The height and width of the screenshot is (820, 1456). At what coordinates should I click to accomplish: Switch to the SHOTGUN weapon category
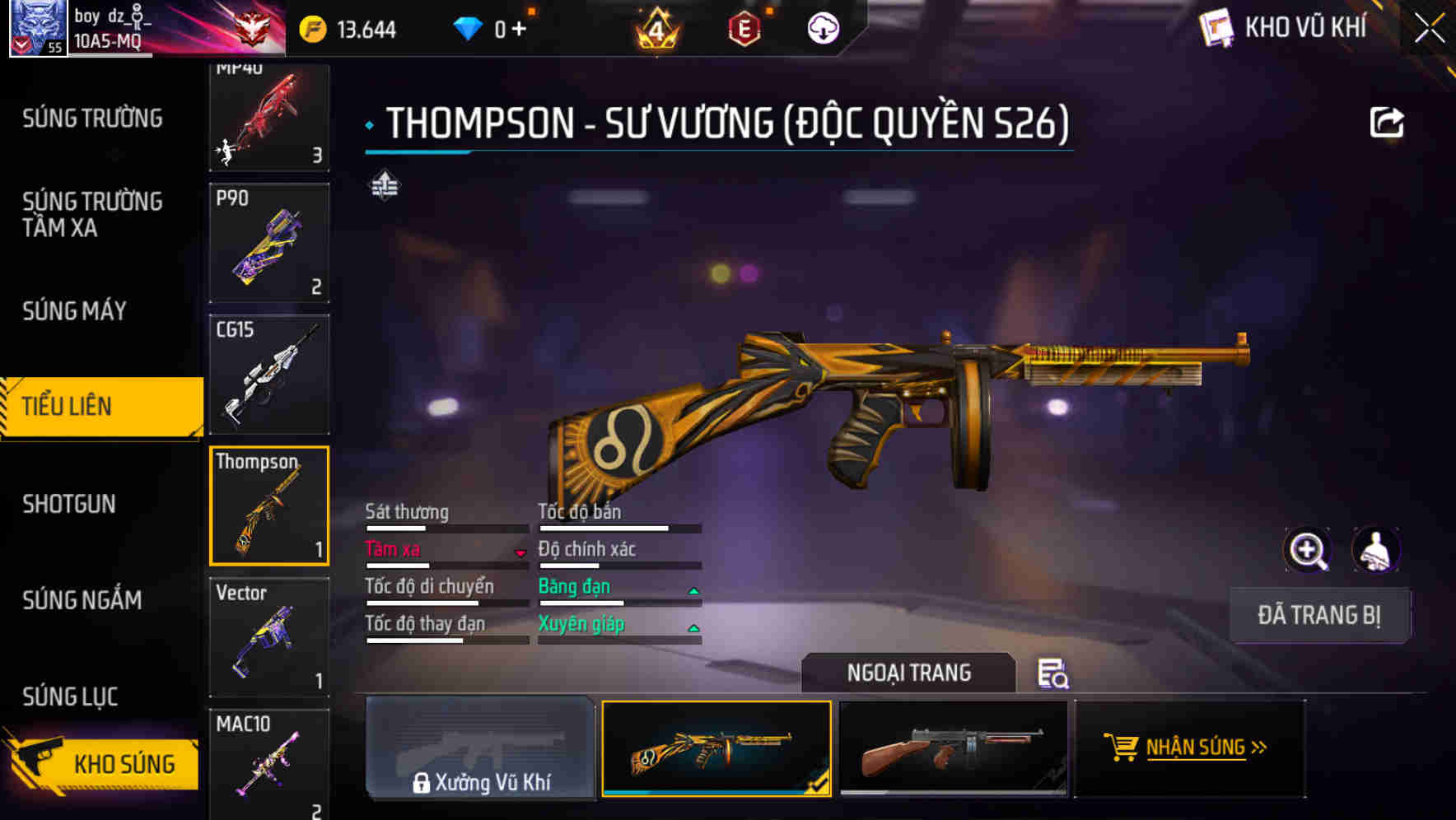(69, 504)
